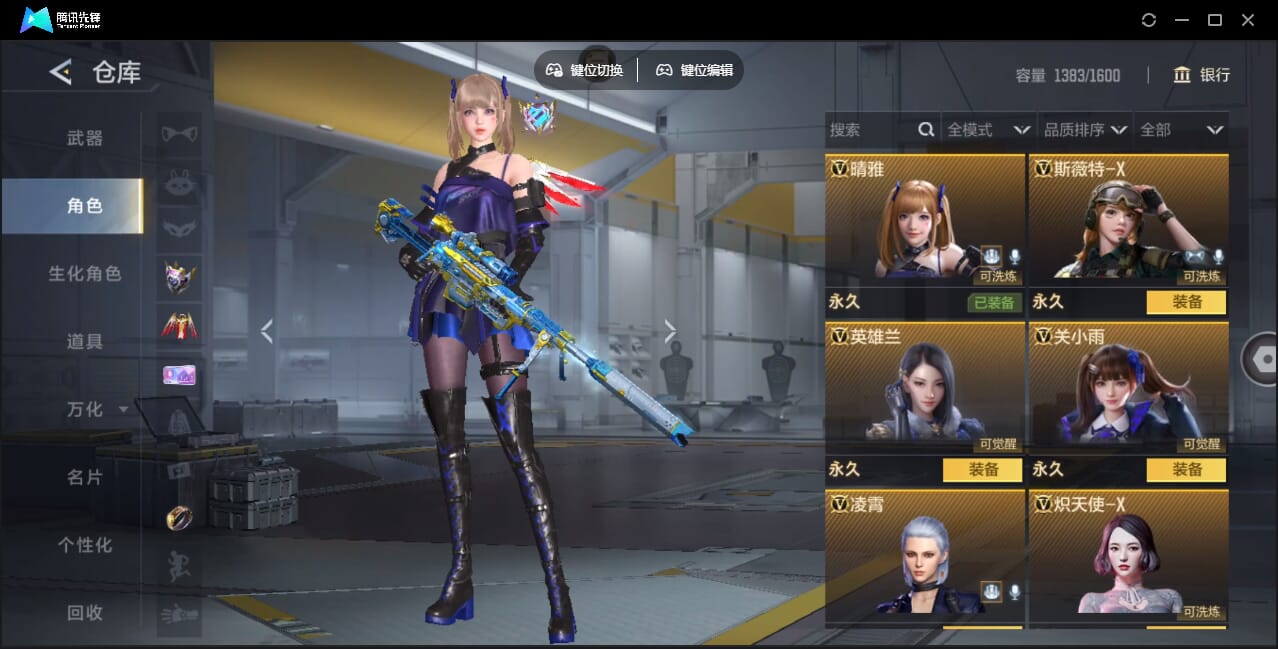Expand the 万化 category
Screen dimensions: 1278x649
point(97,409)
